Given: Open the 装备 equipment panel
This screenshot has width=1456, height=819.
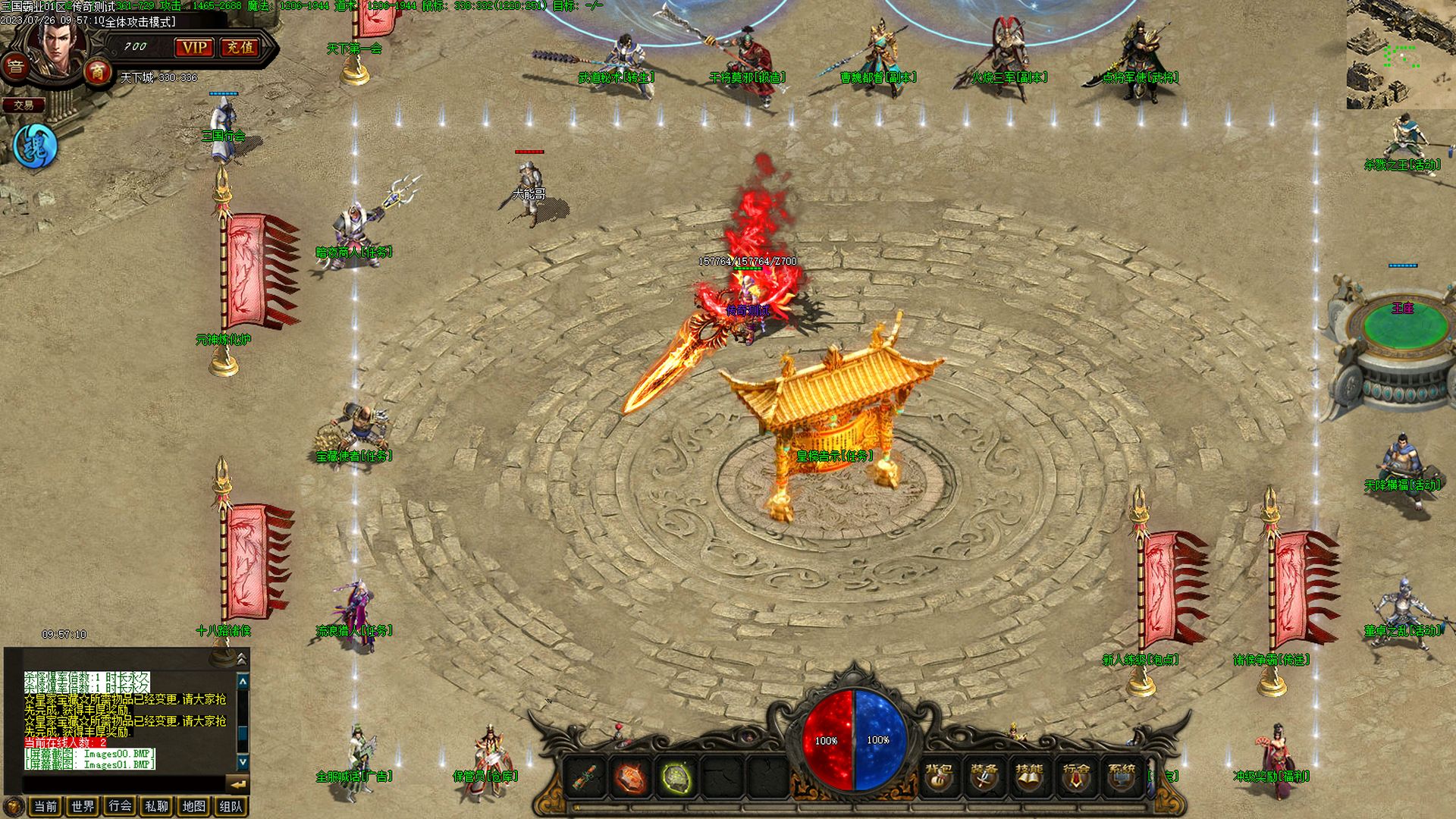Looking at the screenshot, I should click(x=984, y=777).
